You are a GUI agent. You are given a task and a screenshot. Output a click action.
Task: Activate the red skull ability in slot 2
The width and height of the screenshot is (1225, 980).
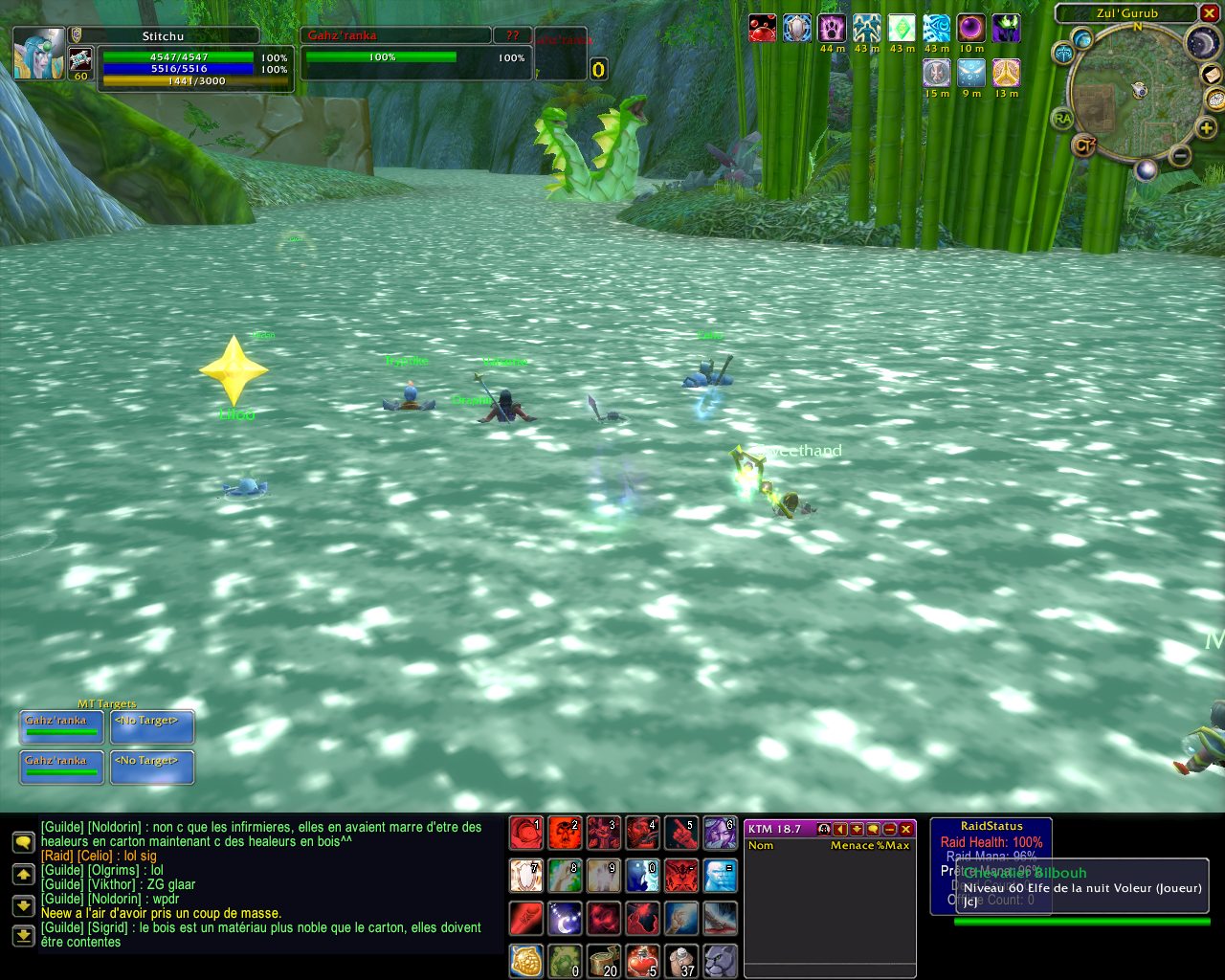click(x=565, y=834)
